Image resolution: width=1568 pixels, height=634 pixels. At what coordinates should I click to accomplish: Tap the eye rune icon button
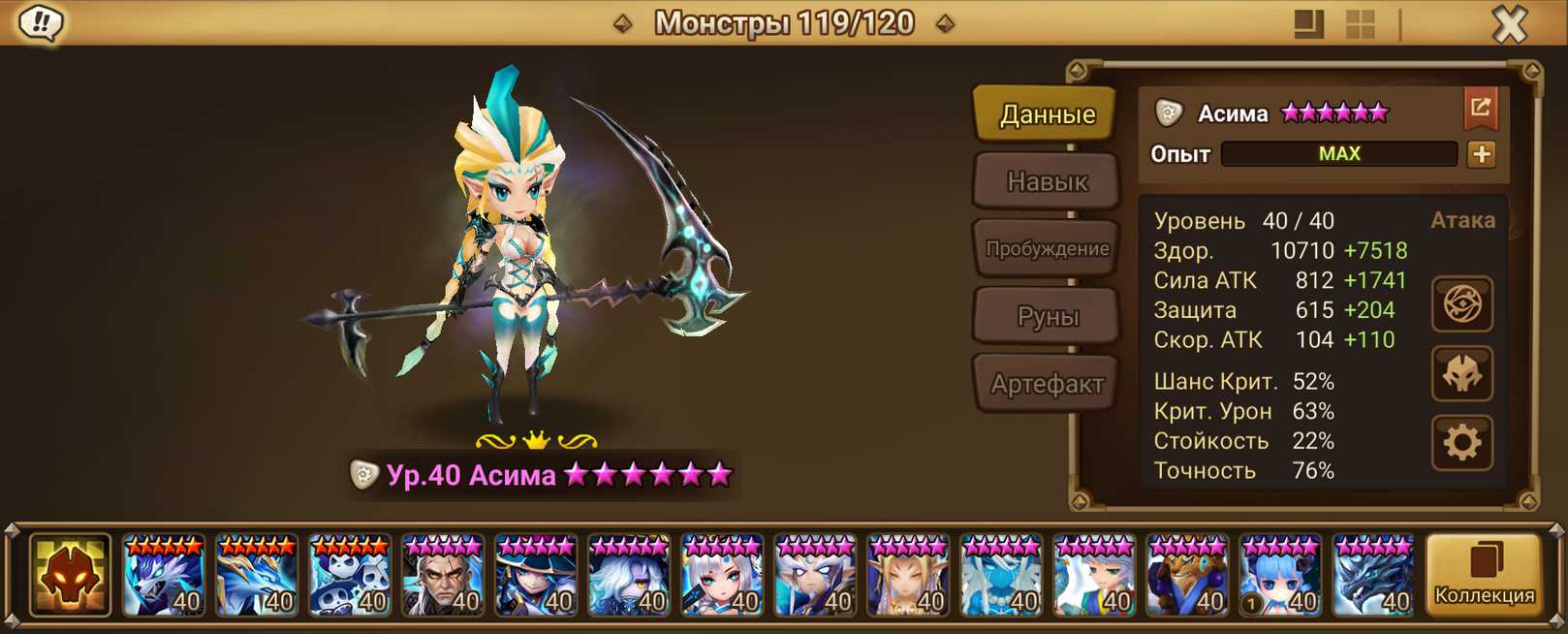(1461, 304)
